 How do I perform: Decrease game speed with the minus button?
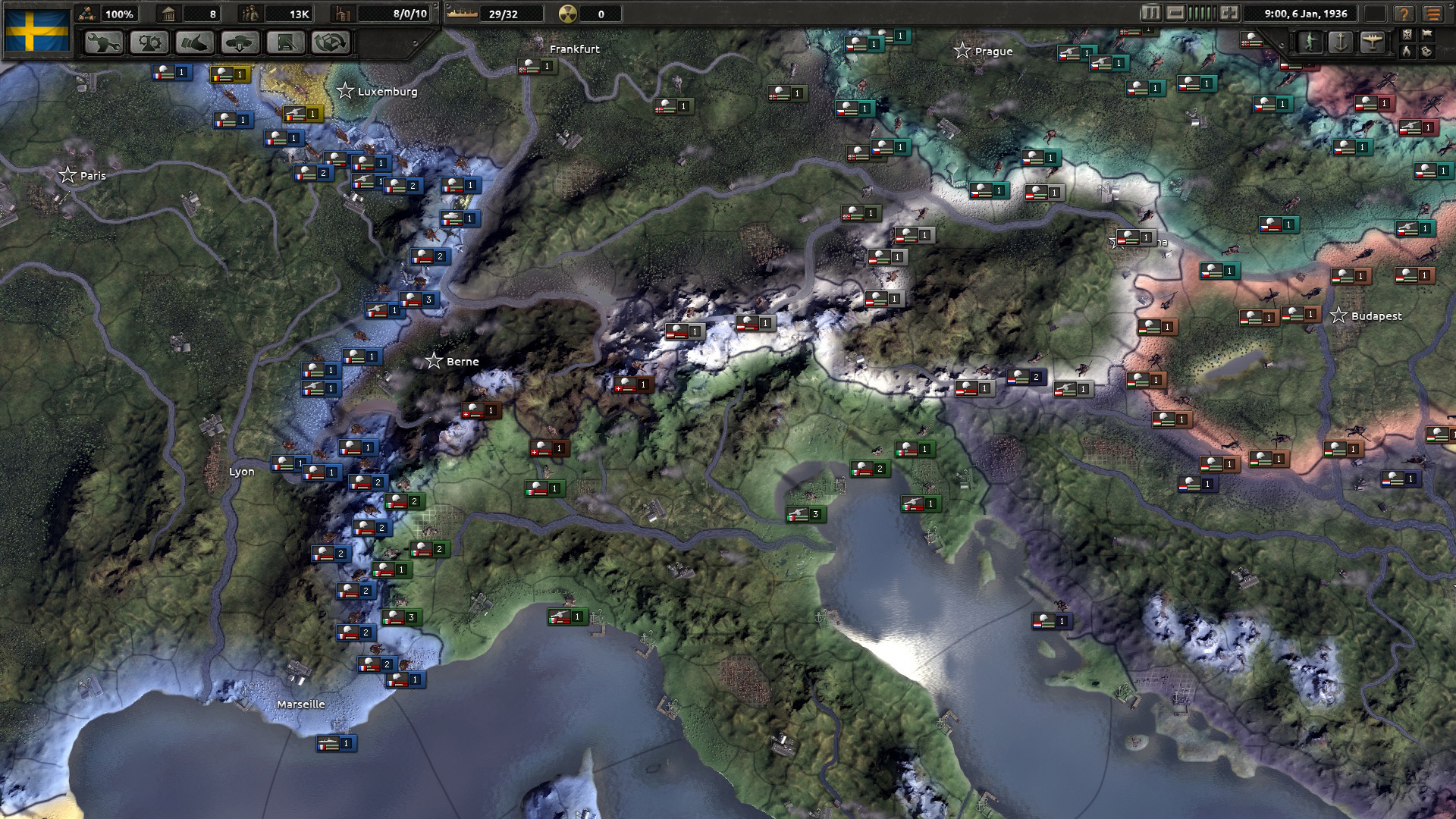tap(1175, 13)
